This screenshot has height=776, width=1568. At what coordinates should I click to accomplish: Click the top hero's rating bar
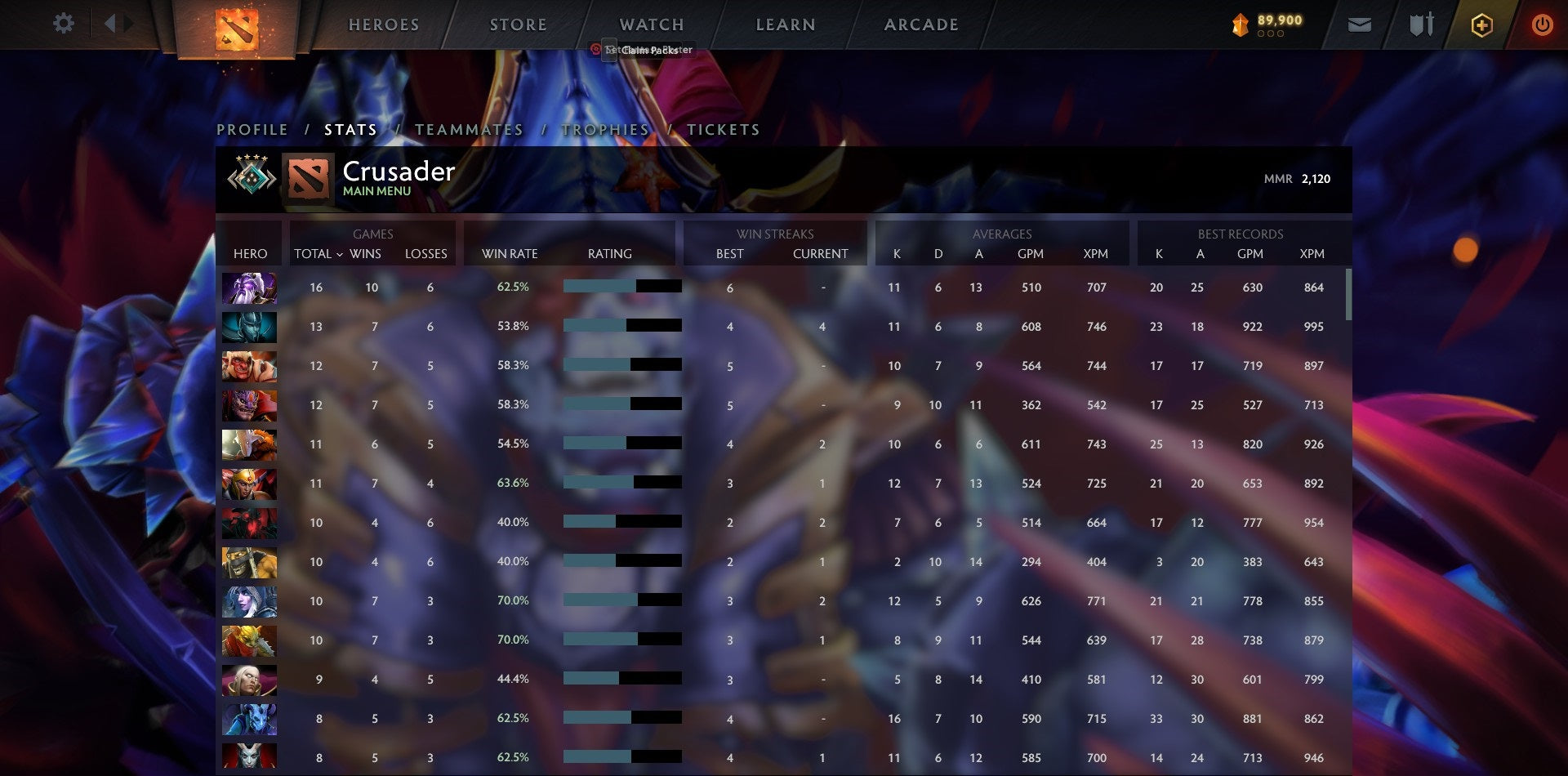click(x=621, y=288)
